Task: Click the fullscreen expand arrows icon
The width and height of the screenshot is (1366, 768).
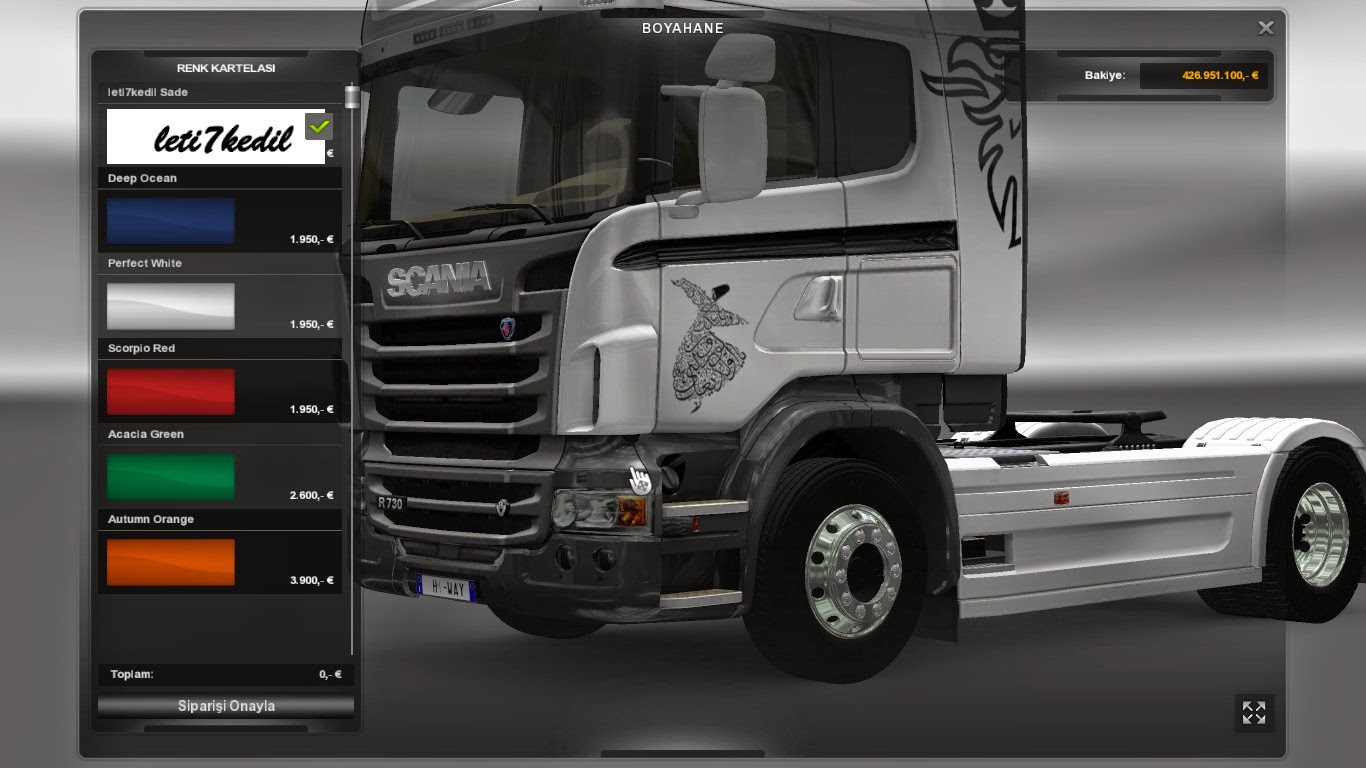Action: 1254,712
